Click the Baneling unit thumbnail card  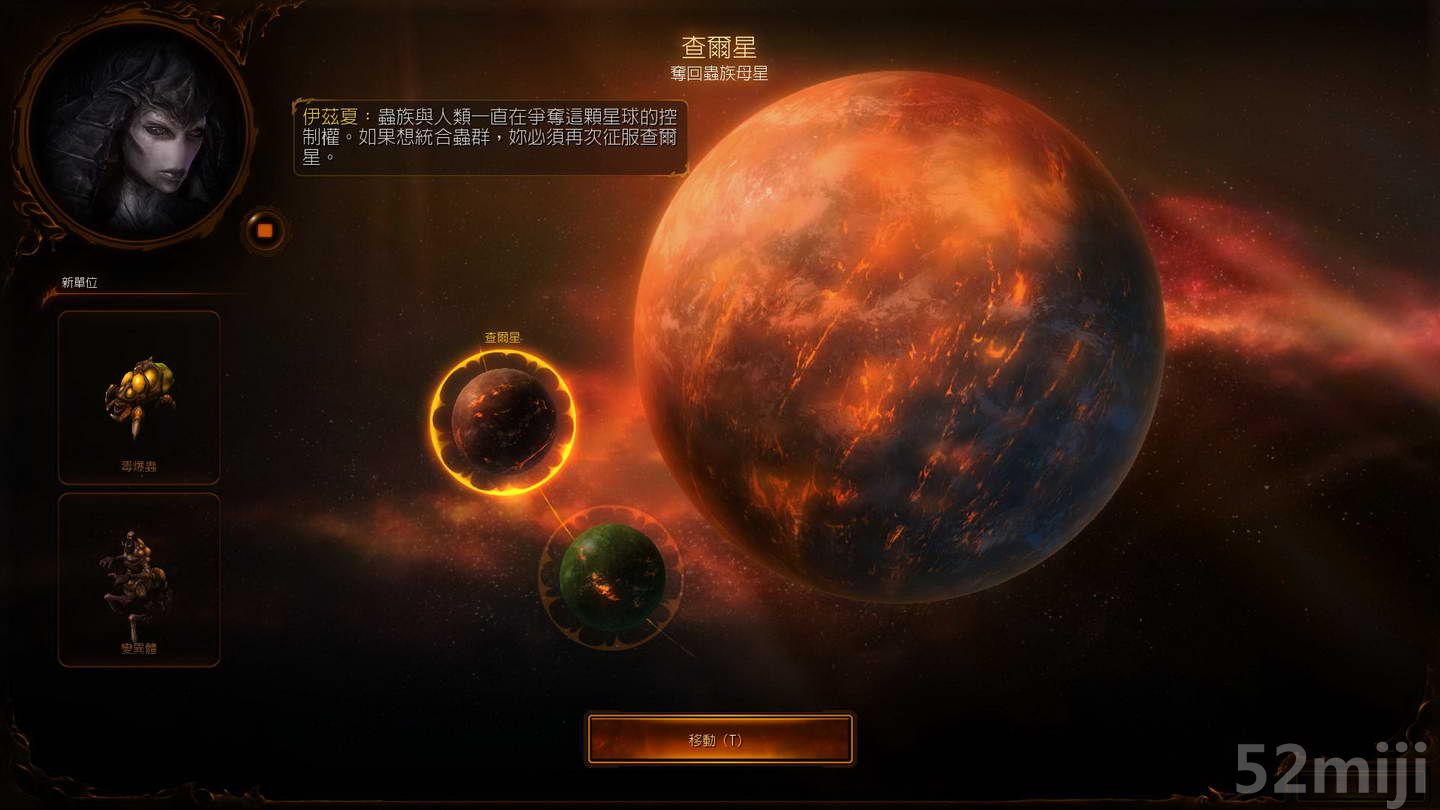pos(139,398)
